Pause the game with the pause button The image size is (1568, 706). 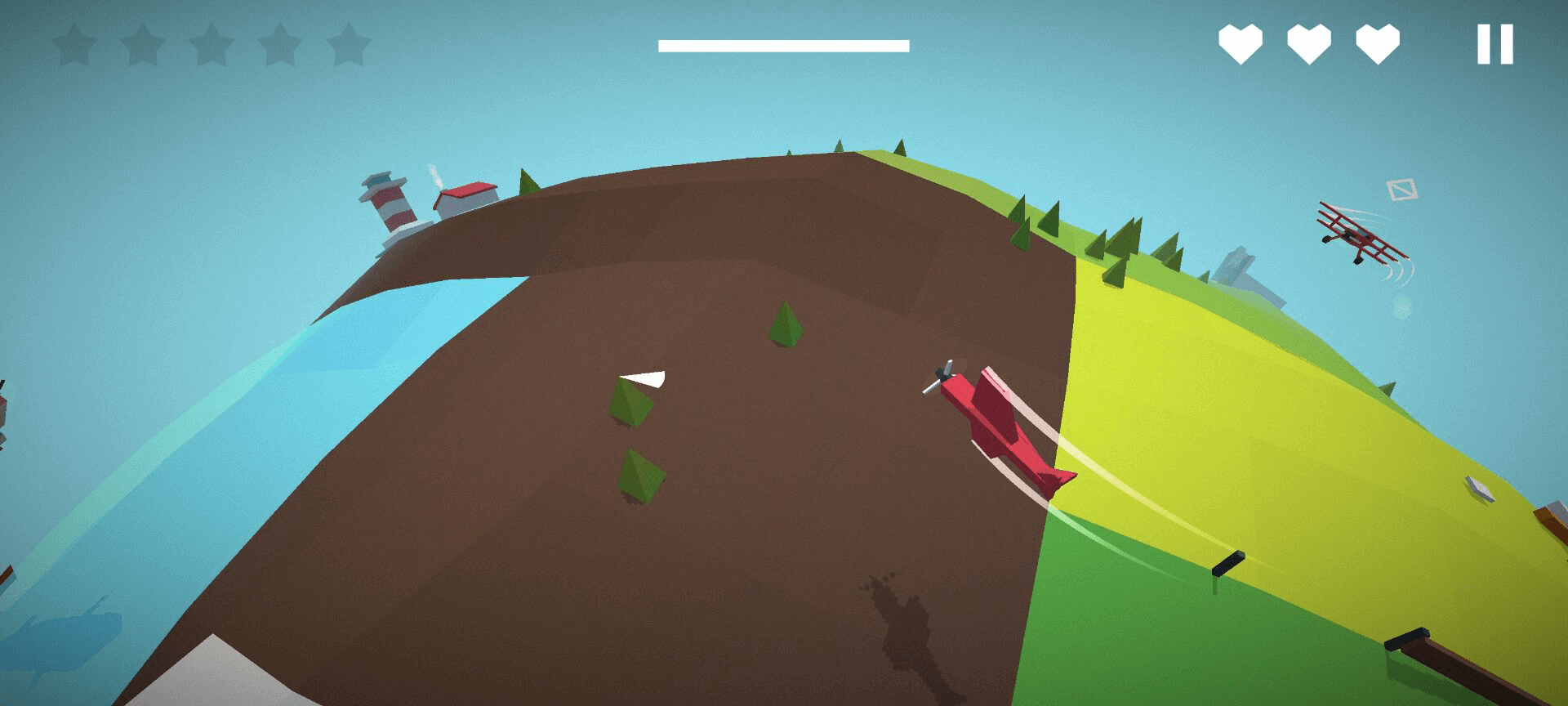coord(1494,44)
